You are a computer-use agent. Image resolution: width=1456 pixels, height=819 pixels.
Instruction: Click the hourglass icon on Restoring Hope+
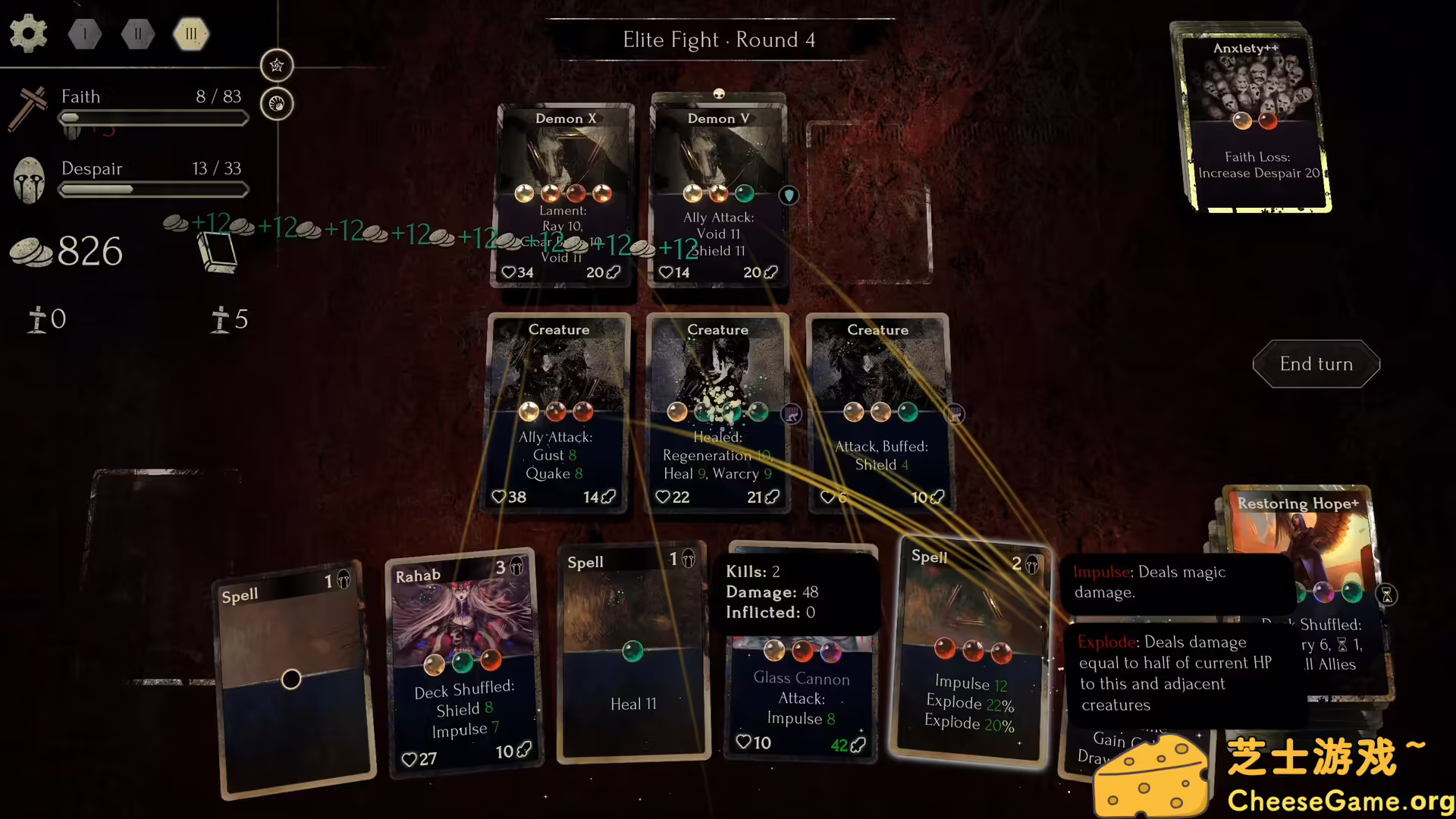1387,595
